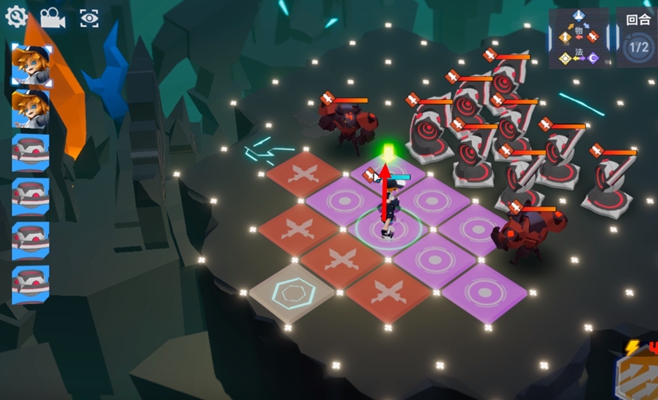Image resolution: width=658 pixels, height=400 pixels.
Task: Select the highlighted character portrait in turn order
Action: [30, 64]
